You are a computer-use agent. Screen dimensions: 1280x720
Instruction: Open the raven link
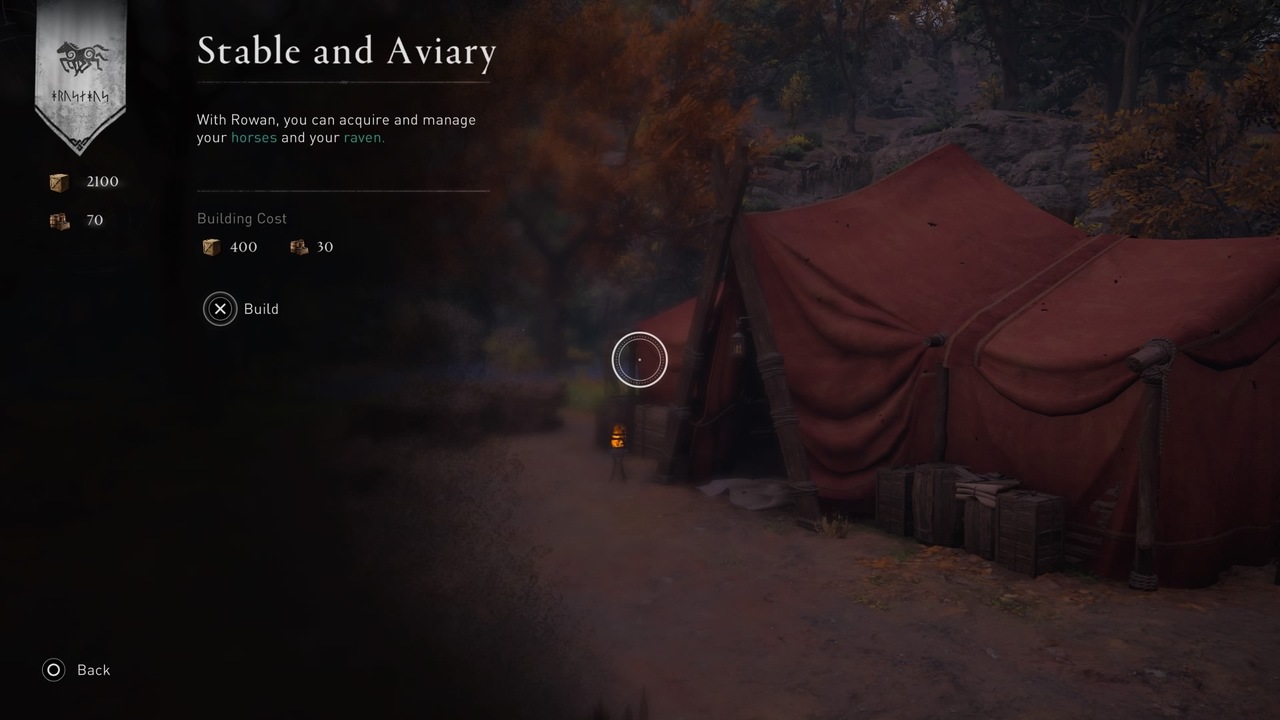click(363, 138)
